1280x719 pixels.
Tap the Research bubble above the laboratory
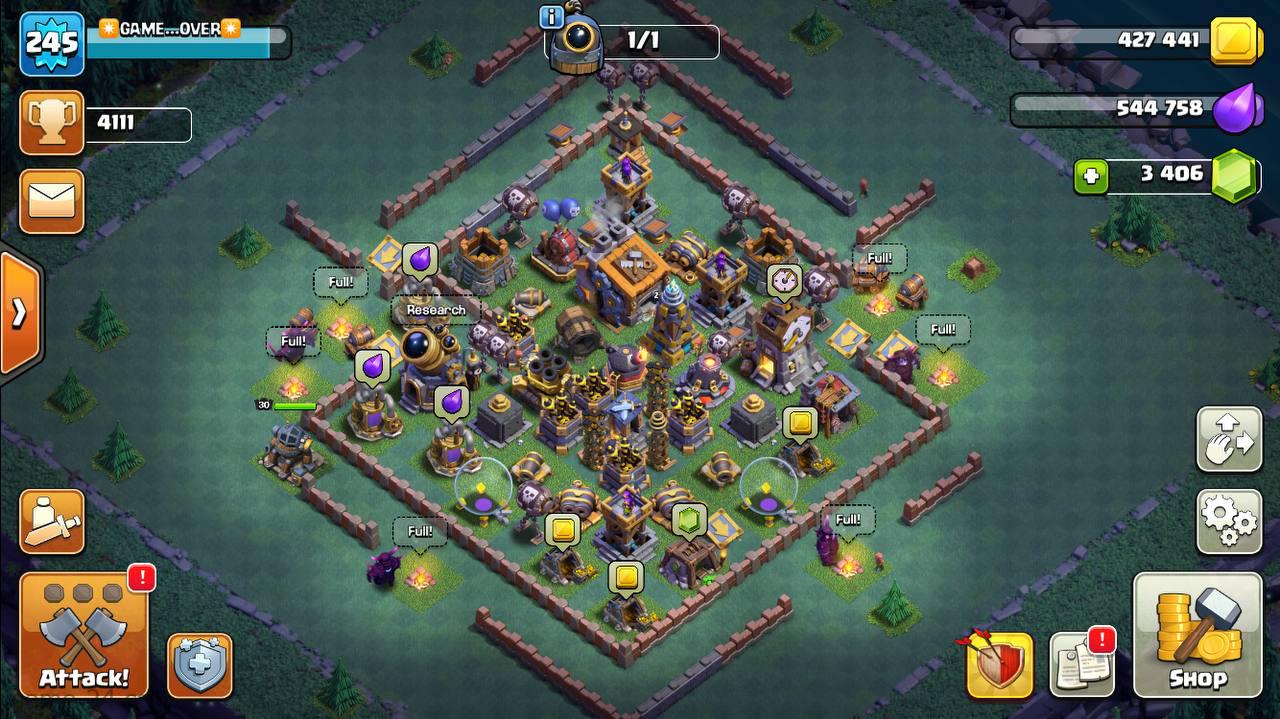pyautogui.click(x=436, y=310)
